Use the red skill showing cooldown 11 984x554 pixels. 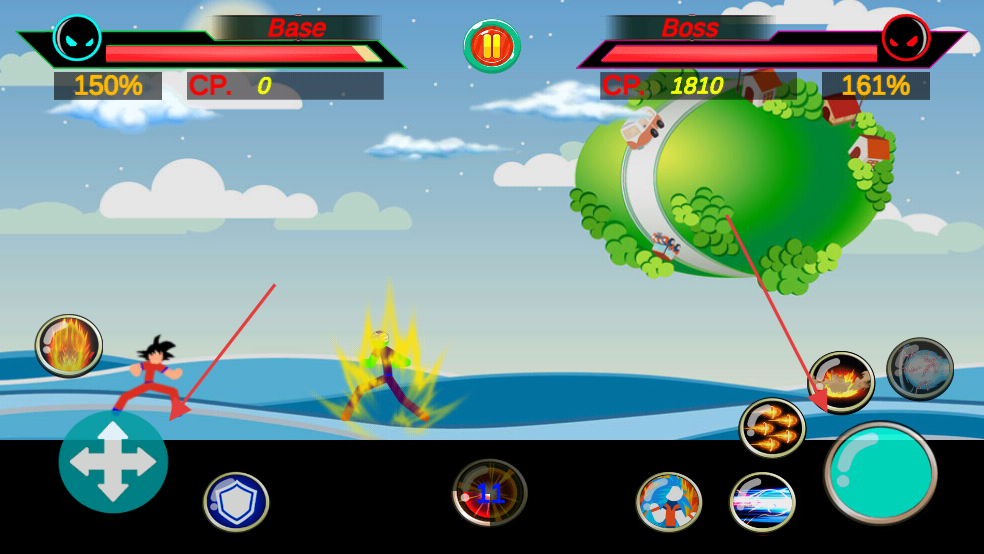coord(489,492)
